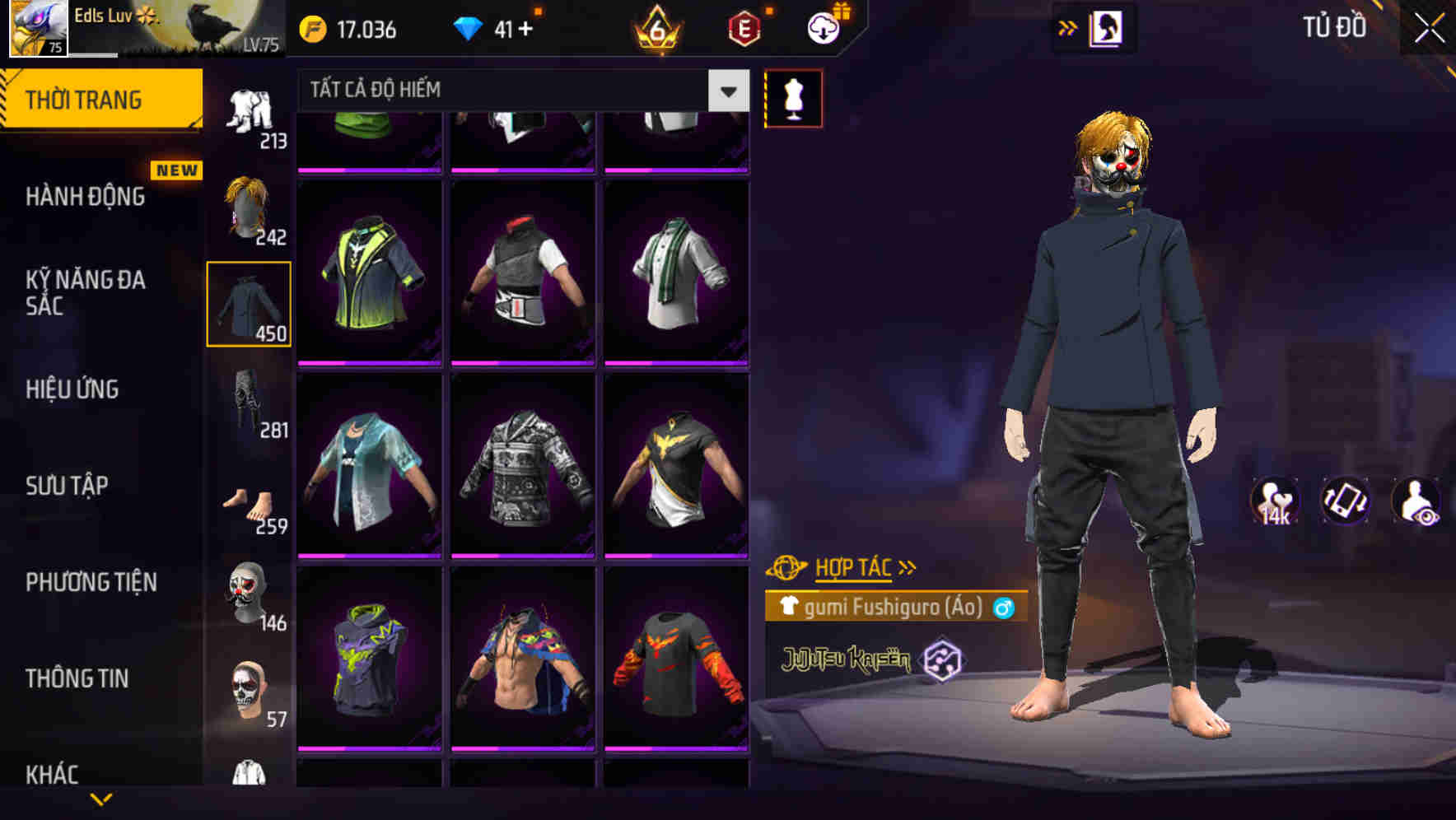Select the mannequin preset icon above the character
This screenshot has width=1456, height=820.
(793, 97)
